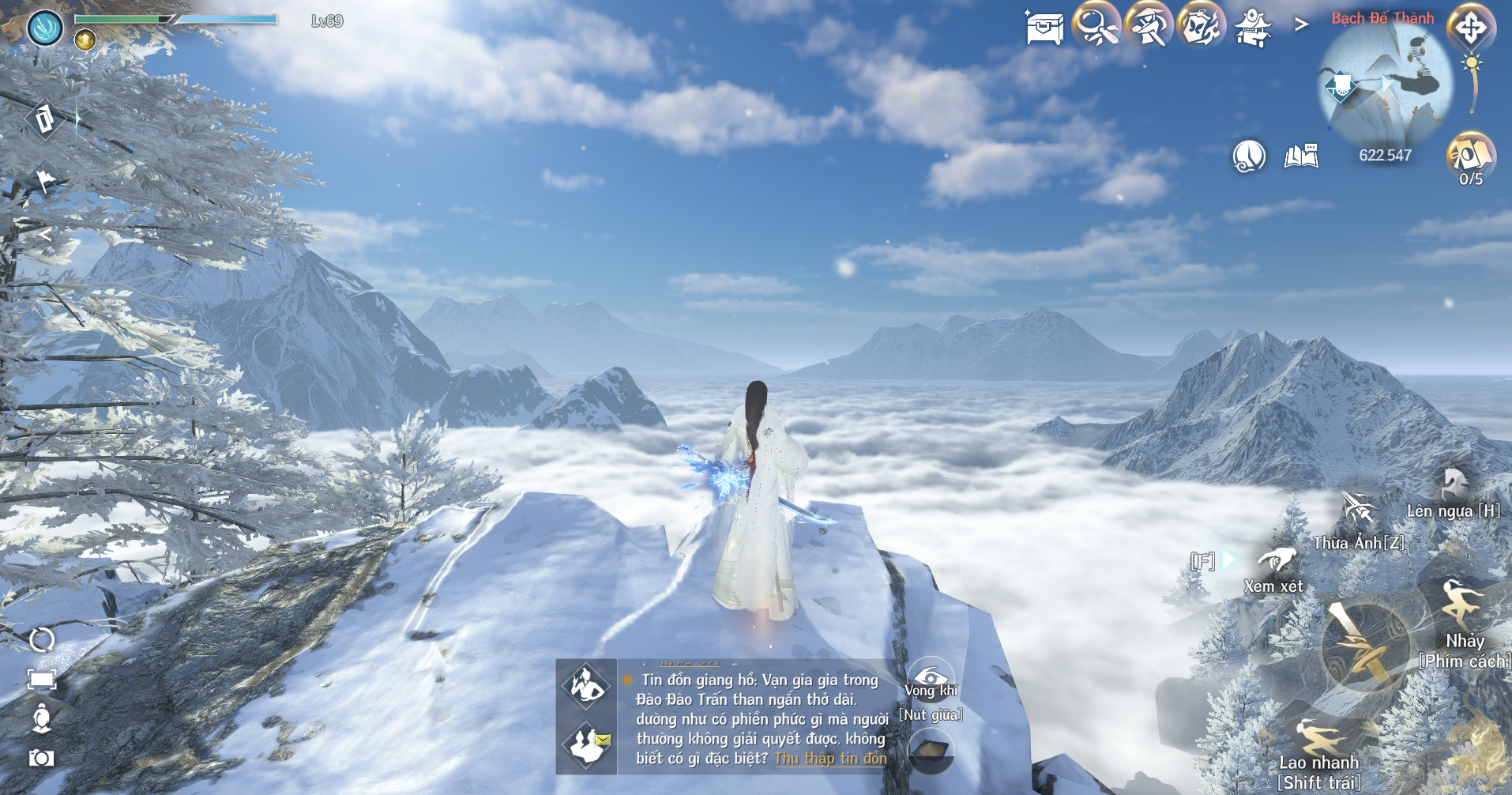This screenshot has height=795, width=1512.
Task: Click the round swirl icon left of the book
Action: (x=1249, y=156)
